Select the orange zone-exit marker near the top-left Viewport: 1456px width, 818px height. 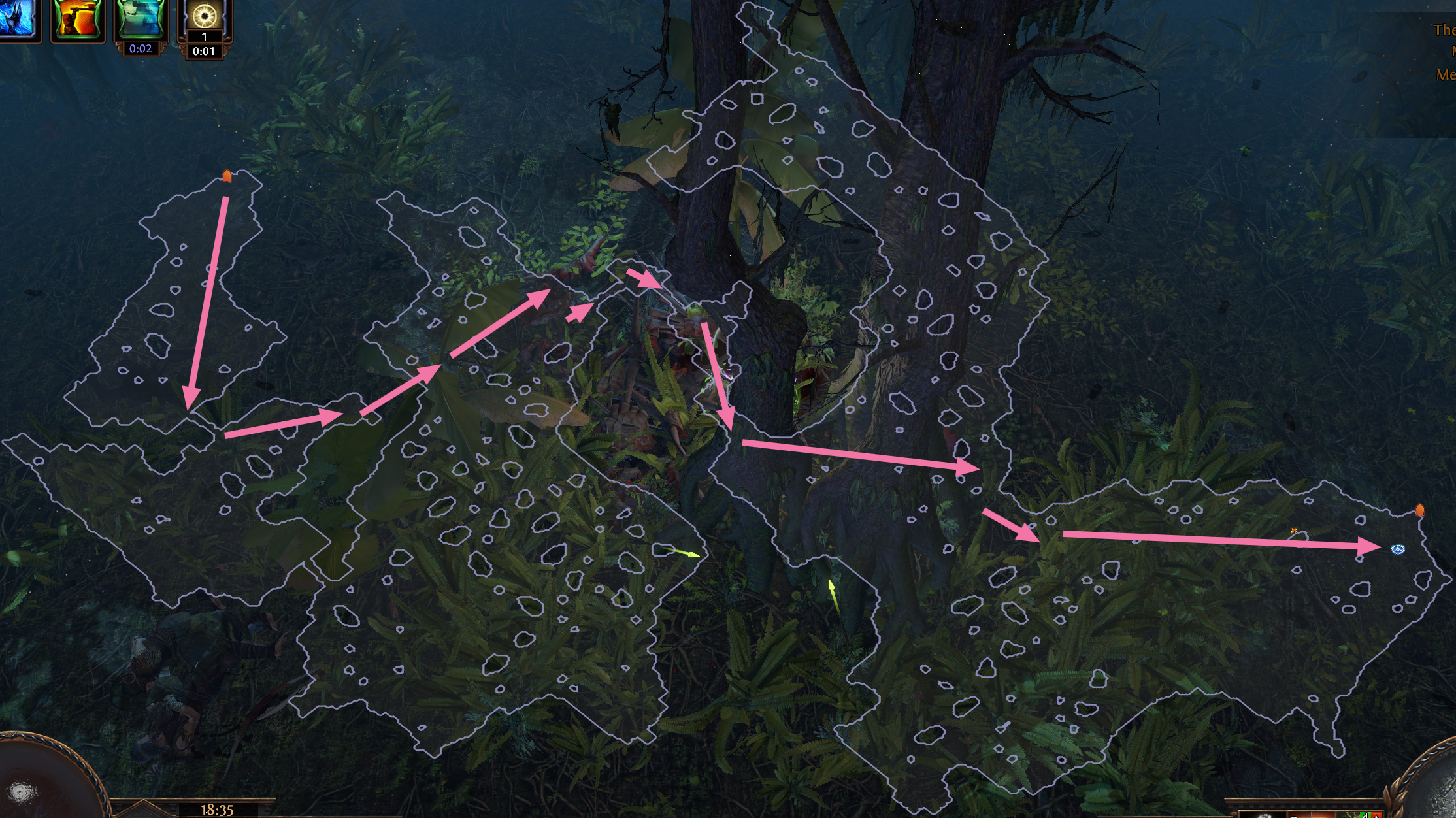tap(227, 174)
